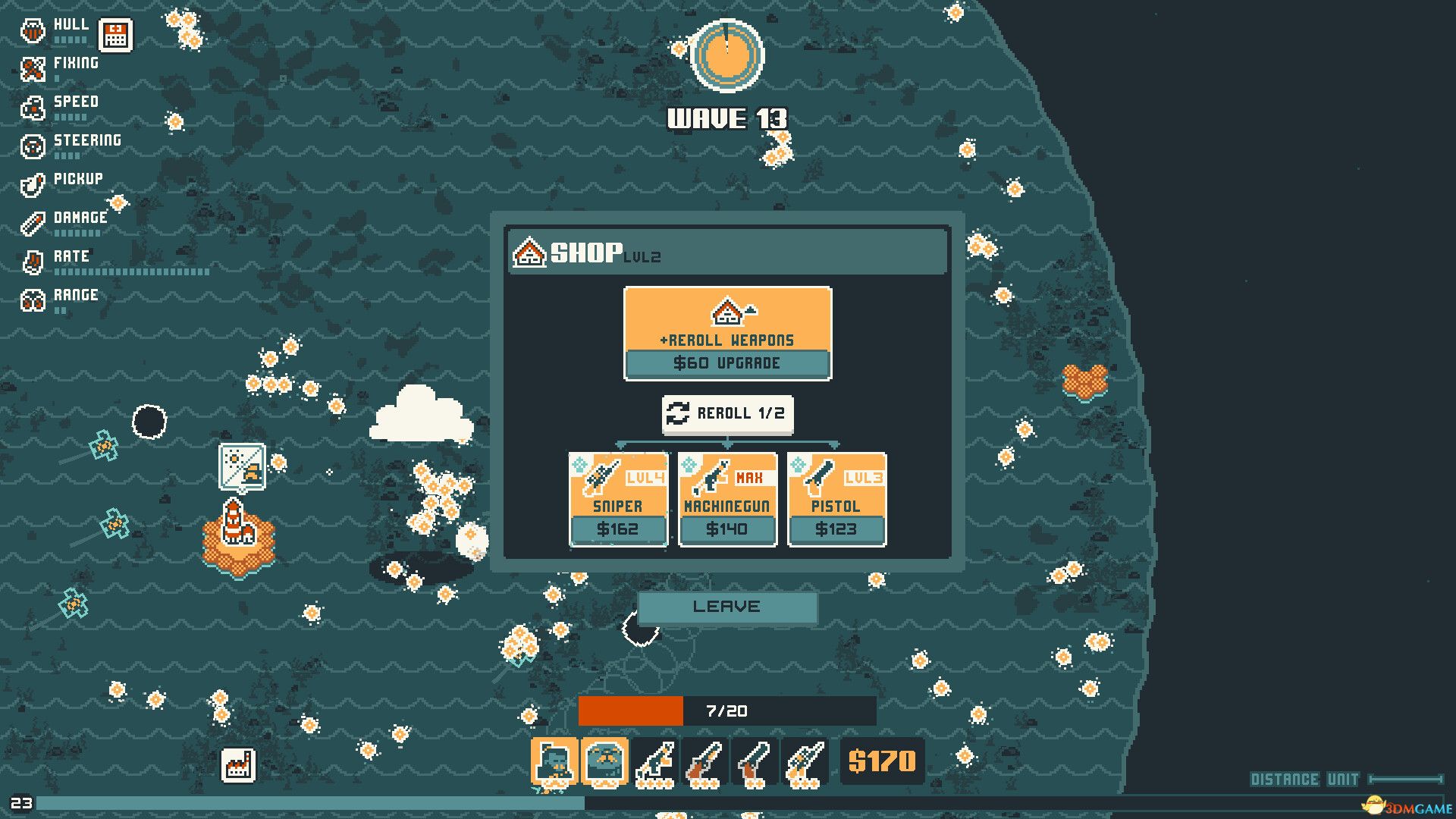The height and width of the screenshot is (819, 1456).
Task: Click the Range binoculars icon
Action: click(x=33, y=300)
